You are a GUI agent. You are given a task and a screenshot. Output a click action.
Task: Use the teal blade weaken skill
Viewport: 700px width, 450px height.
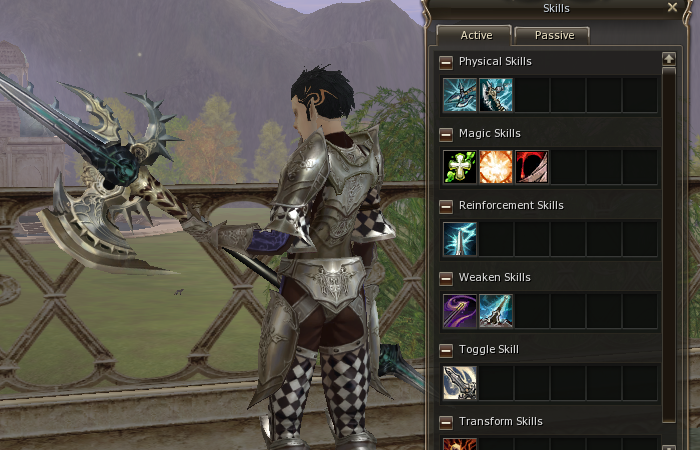coord(496,311)
